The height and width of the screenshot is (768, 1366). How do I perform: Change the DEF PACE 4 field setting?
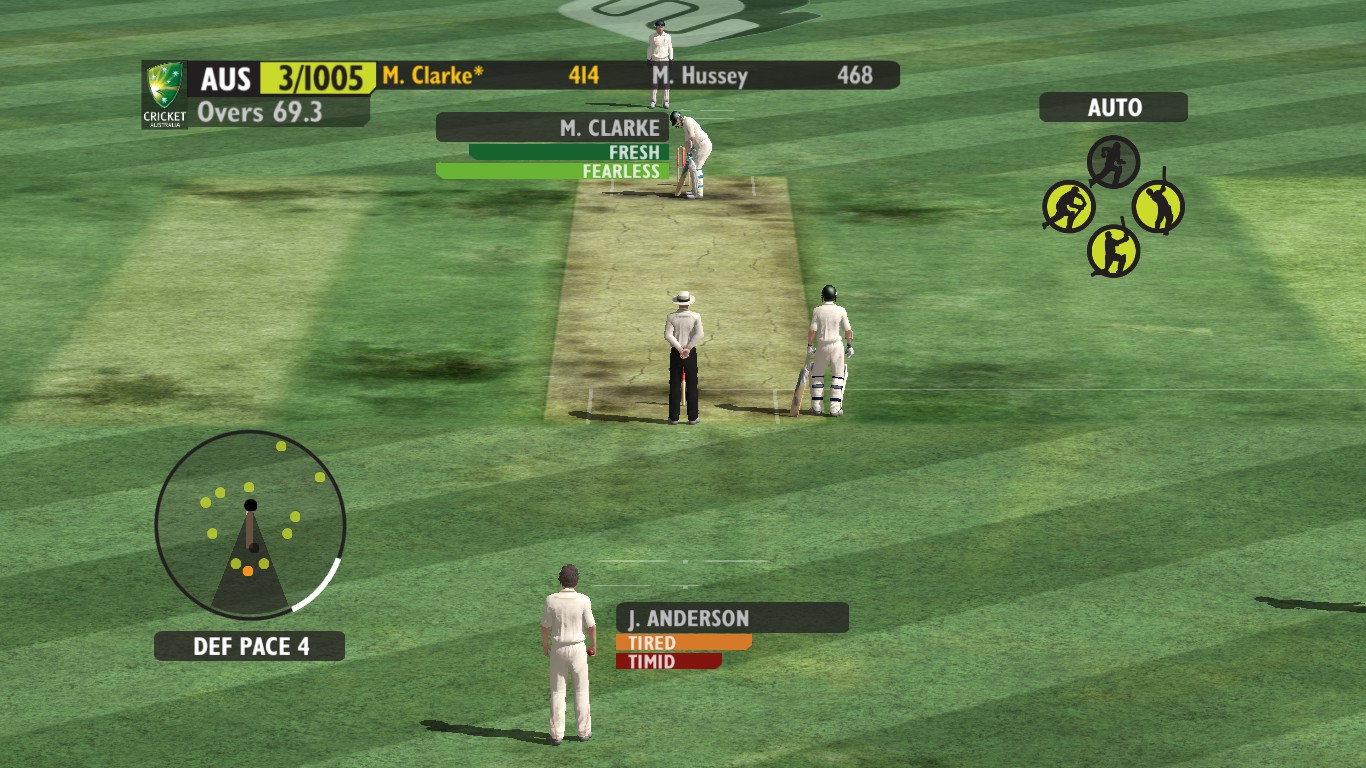[250, 646]
